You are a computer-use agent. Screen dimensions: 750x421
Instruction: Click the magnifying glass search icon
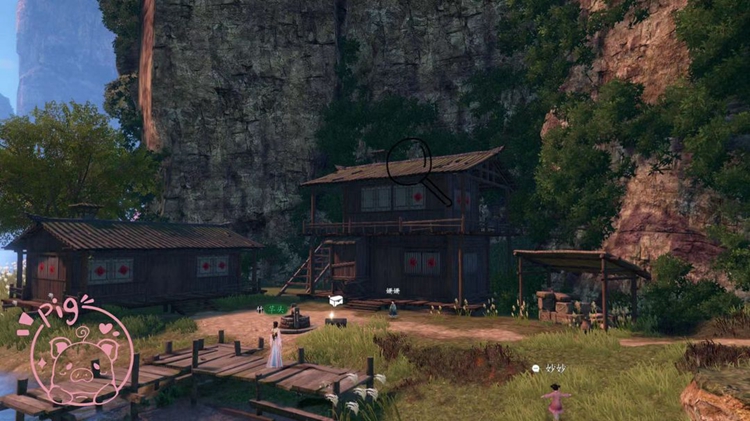[410, 161]
